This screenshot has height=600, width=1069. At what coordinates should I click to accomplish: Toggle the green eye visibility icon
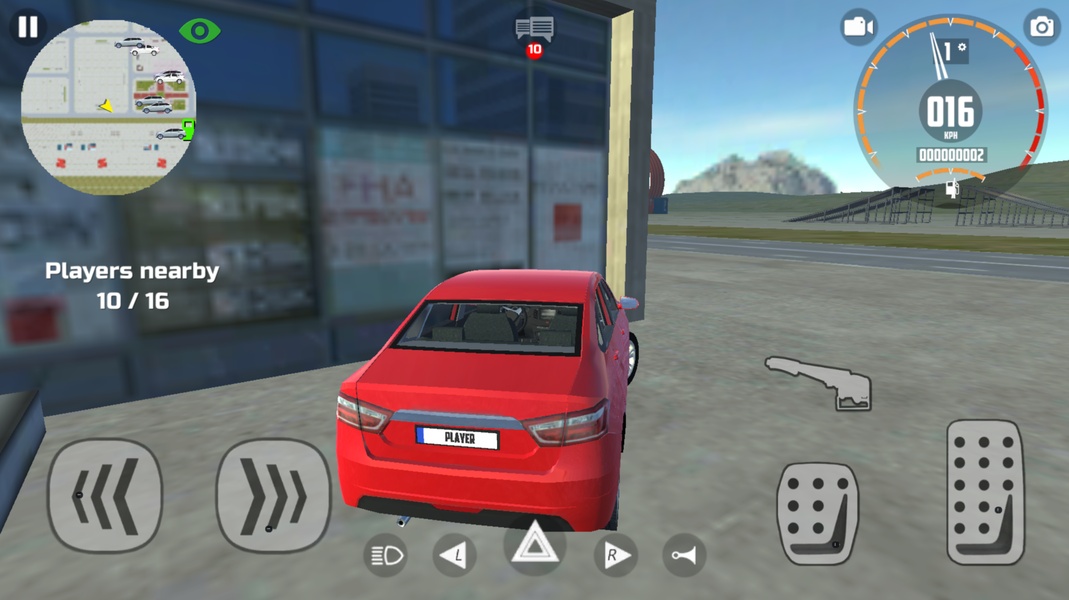(x=199, y=31)
